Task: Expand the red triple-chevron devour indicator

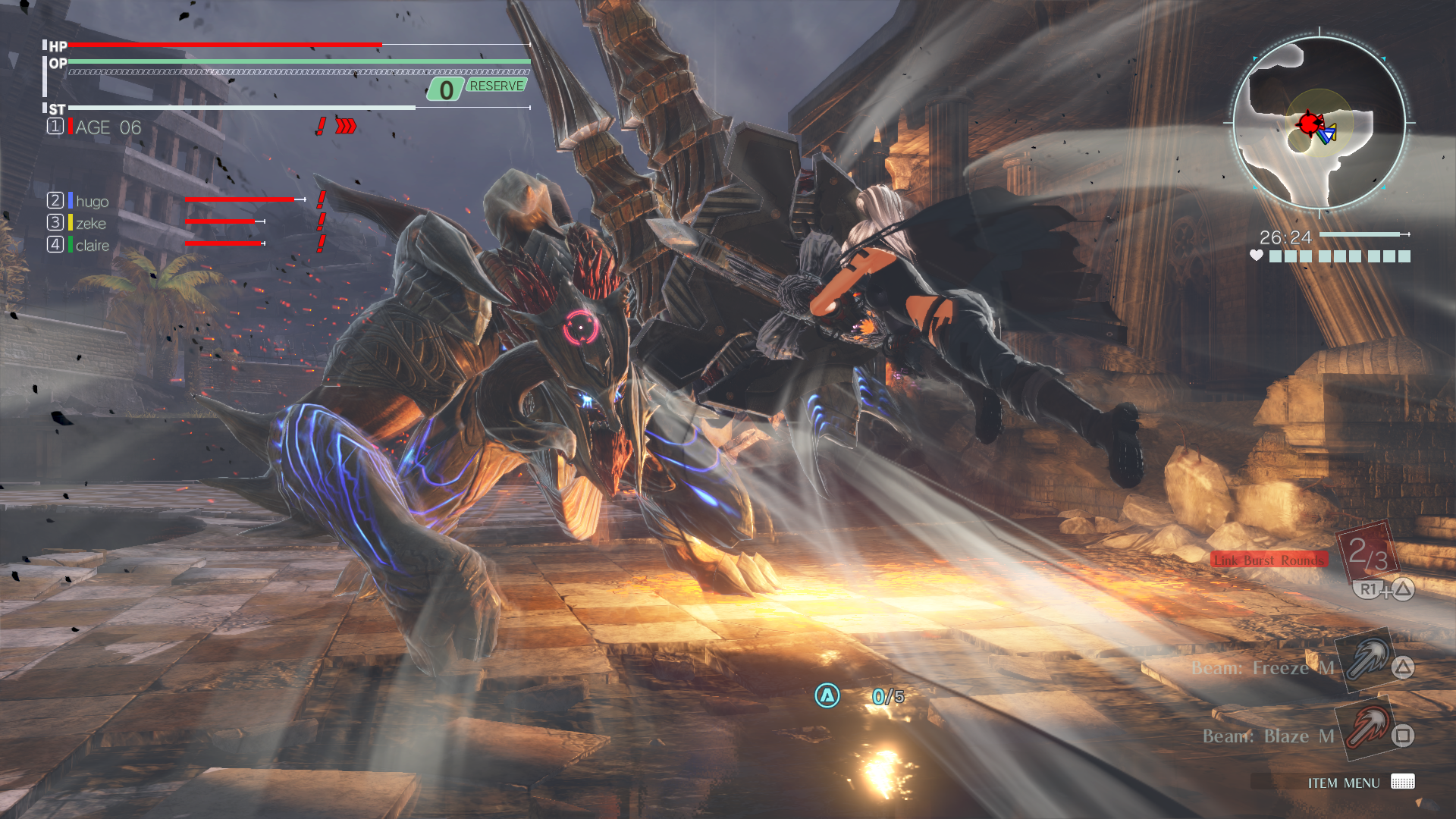Action: [x=346, y=124]
